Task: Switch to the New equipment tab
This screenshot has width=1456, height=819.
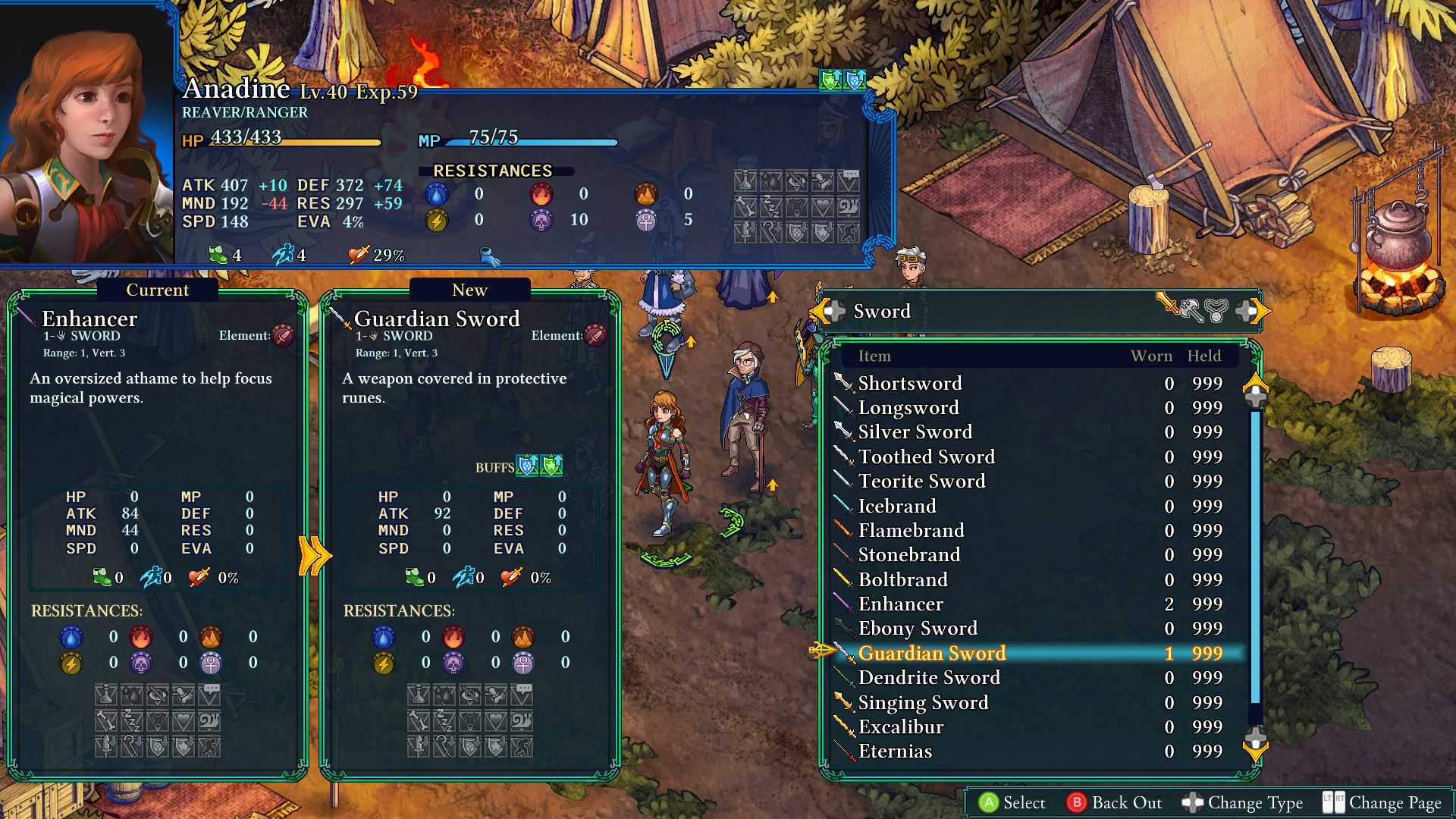Action: (469, 290)
